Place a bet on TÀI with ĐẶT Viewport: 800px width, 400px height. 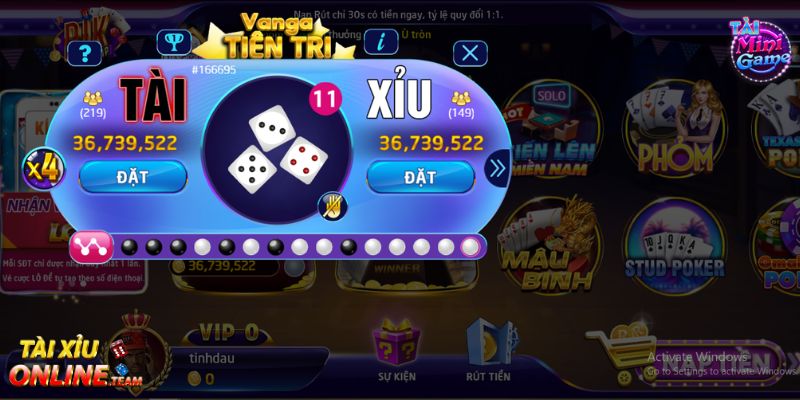132,177
